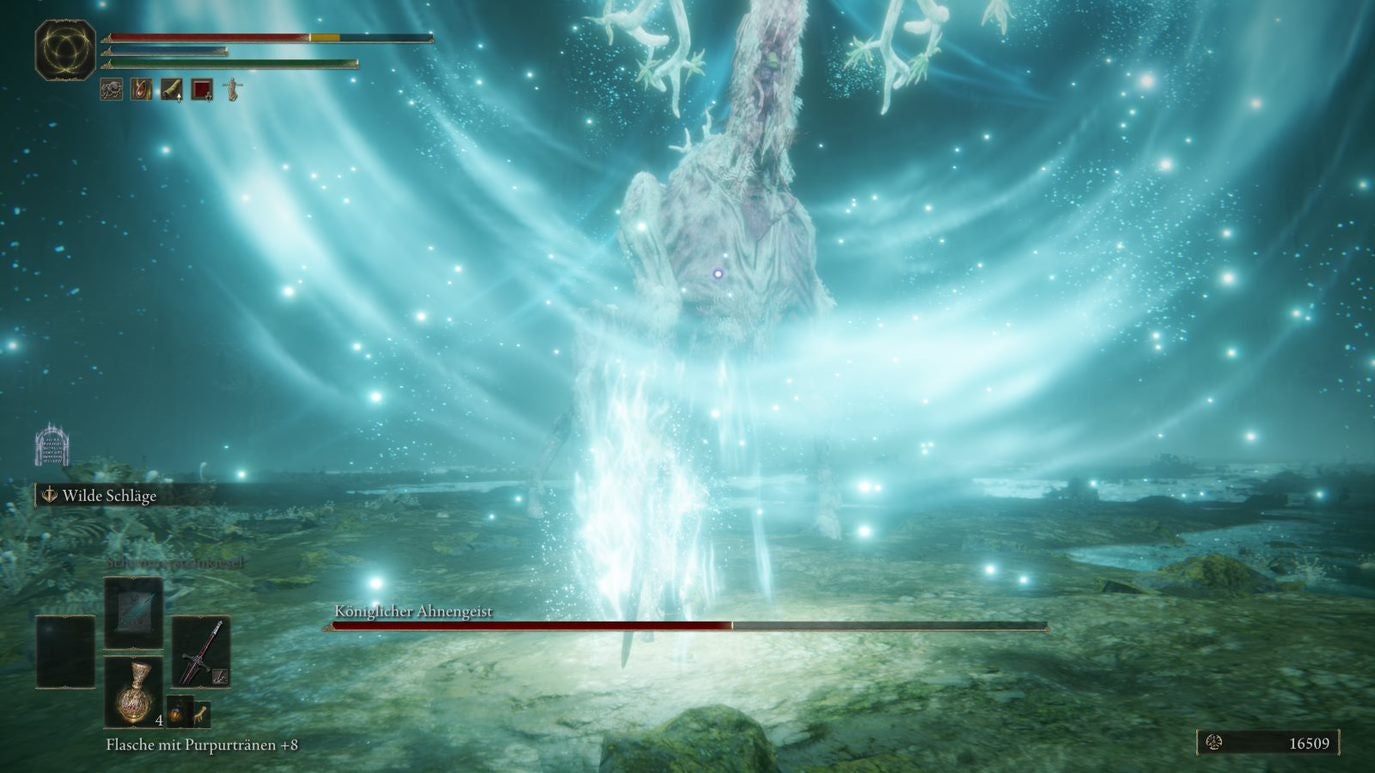Click the lantern pouch slot
The height and width of the screenshot is (773, 1375).
pos(179,711)
